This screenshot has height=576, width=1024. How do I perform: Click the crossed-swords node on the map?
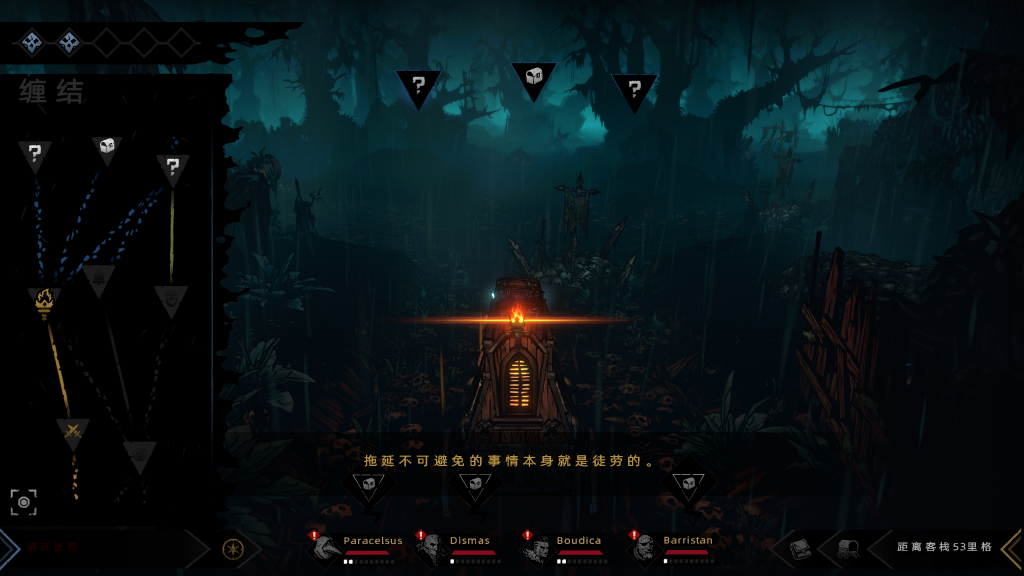pyautogui.click(x=72, y=432)
